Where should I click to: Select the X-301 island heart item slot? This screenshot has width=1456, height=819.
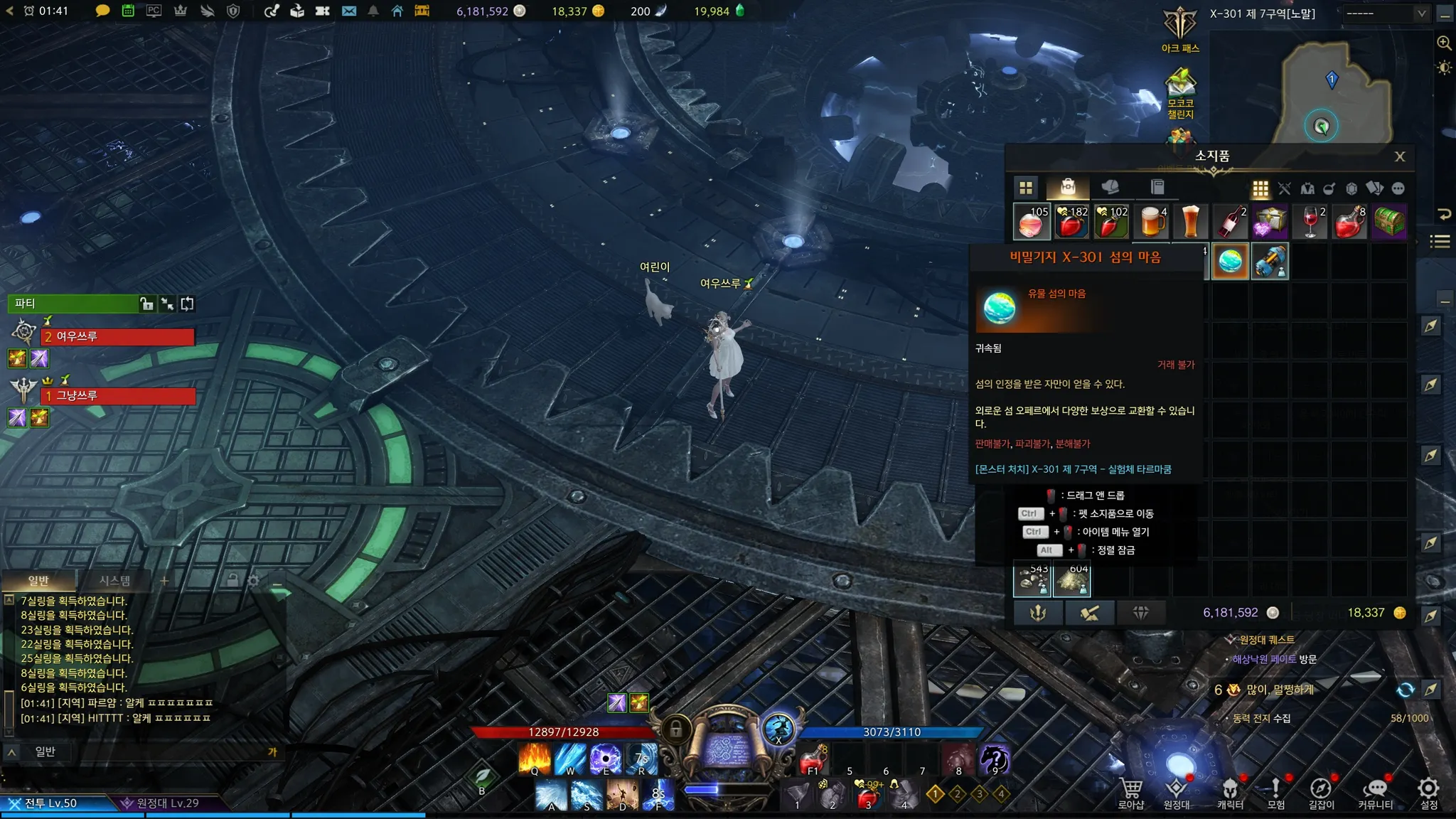[x=1230, y=262]
